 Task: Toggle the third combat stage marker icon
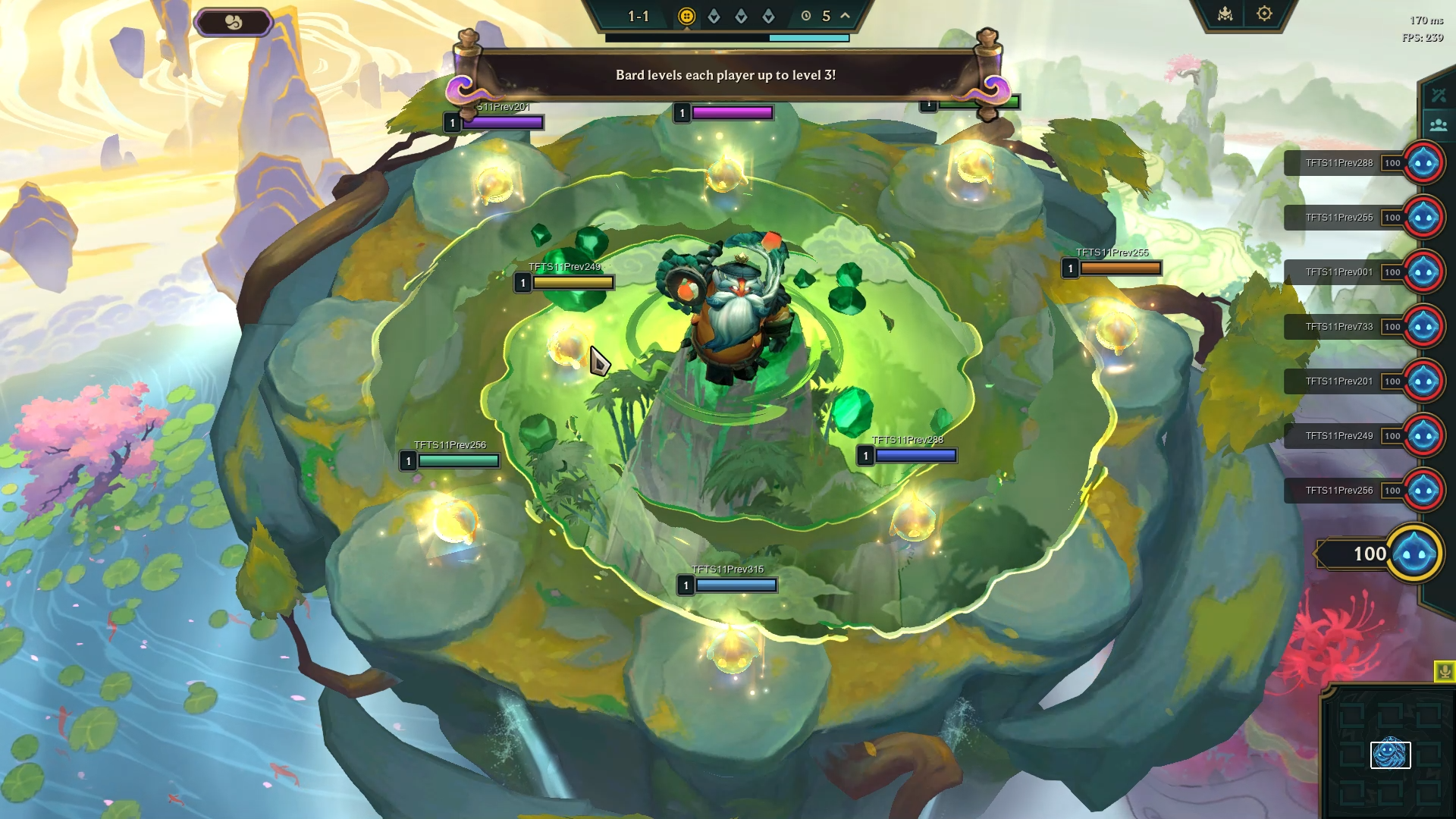click(x=769, y=16)
